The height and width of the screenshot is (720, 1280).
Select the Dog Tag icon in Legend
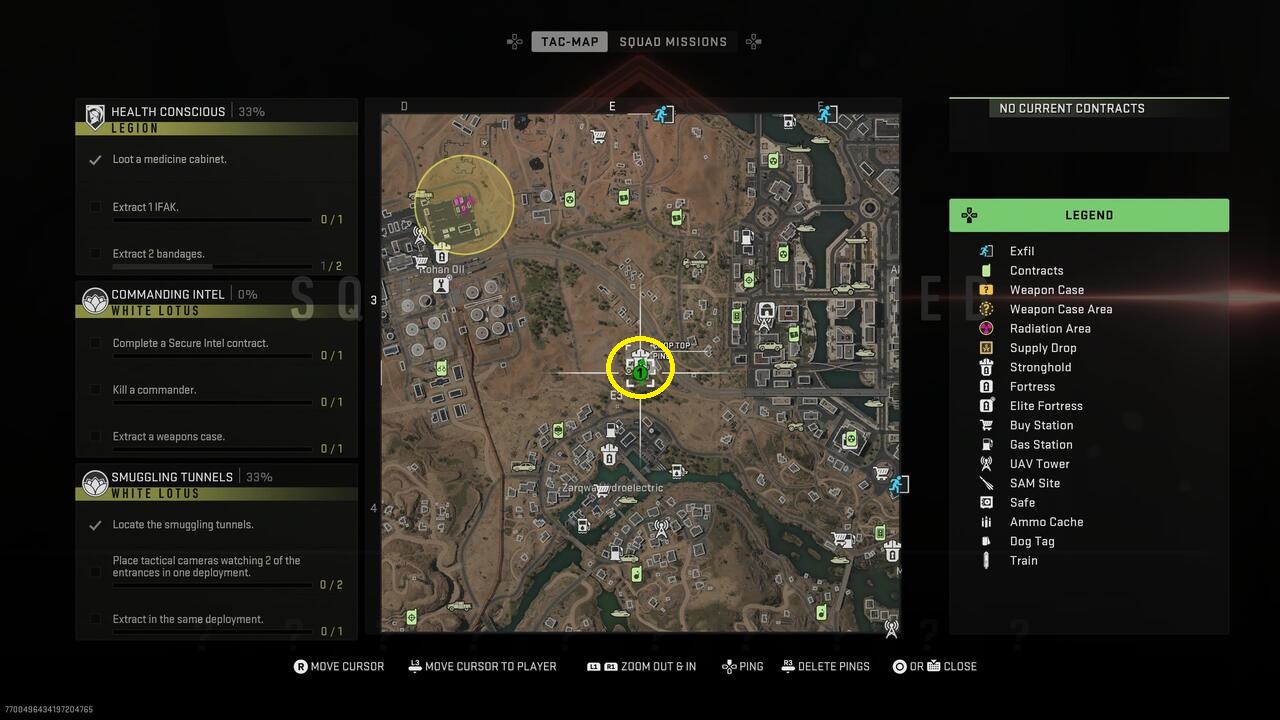pyautogui.click(x=985, y=541)
